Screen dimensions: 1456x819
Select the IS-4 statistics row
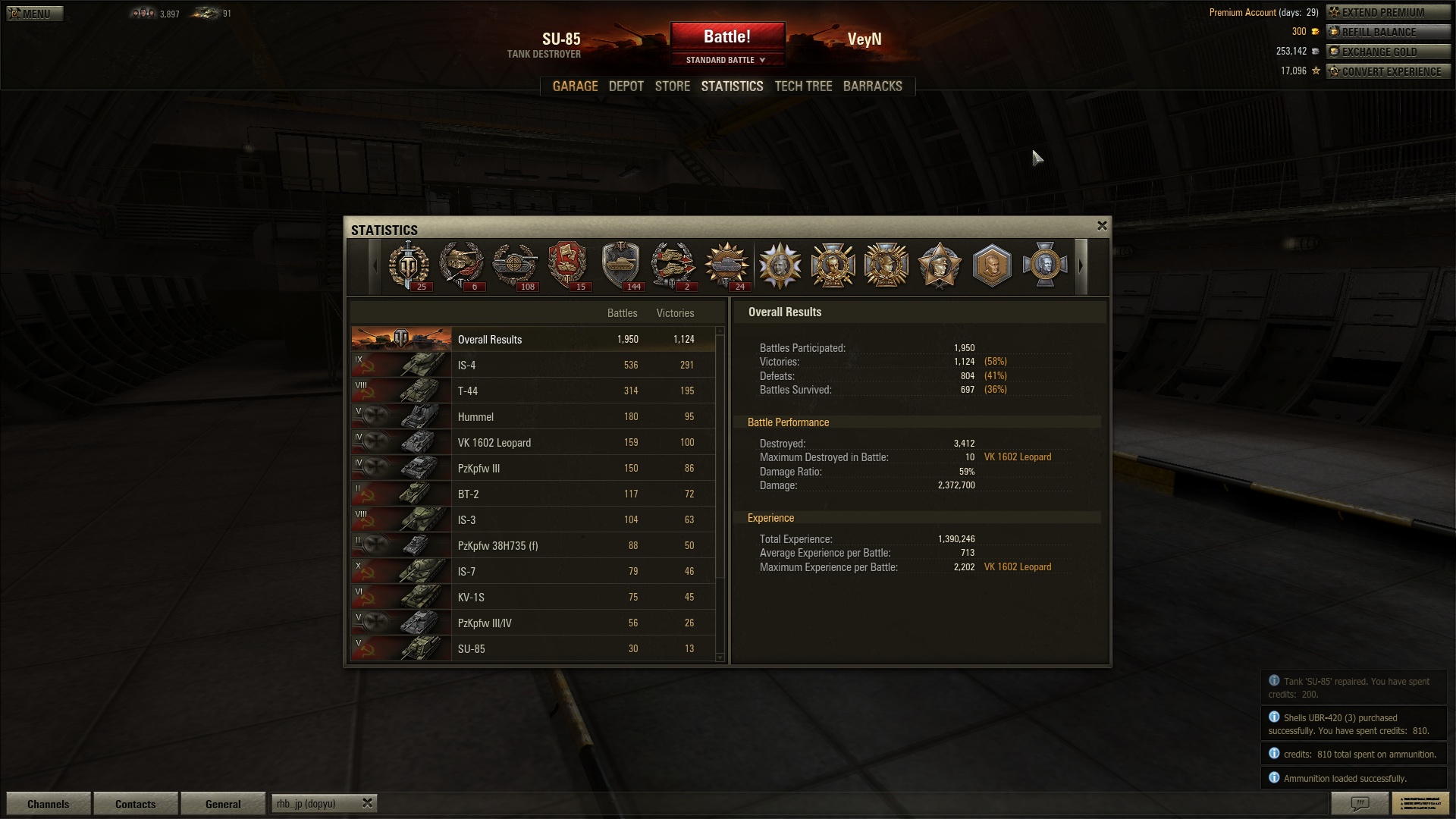pyautogui.click(x=532, y=366)
